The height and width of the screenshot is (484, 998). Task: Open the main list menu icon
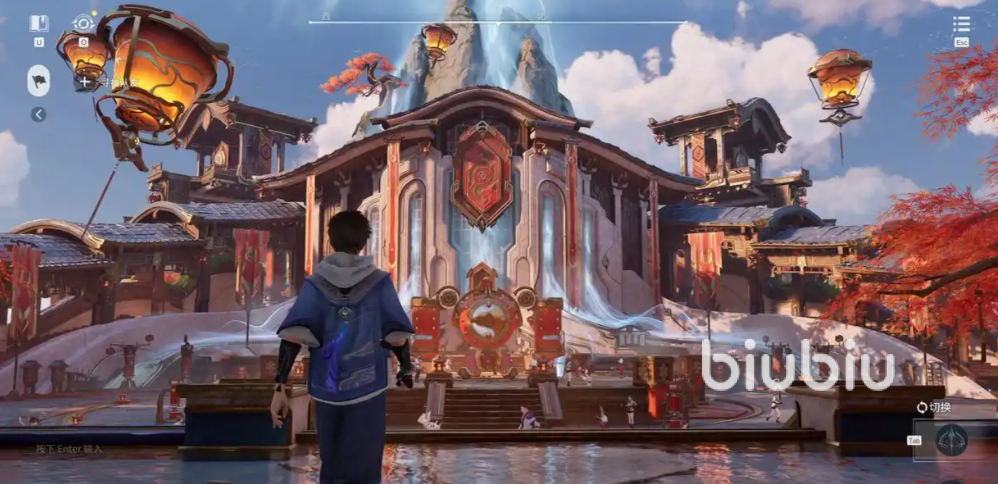[x=961, y=24]
